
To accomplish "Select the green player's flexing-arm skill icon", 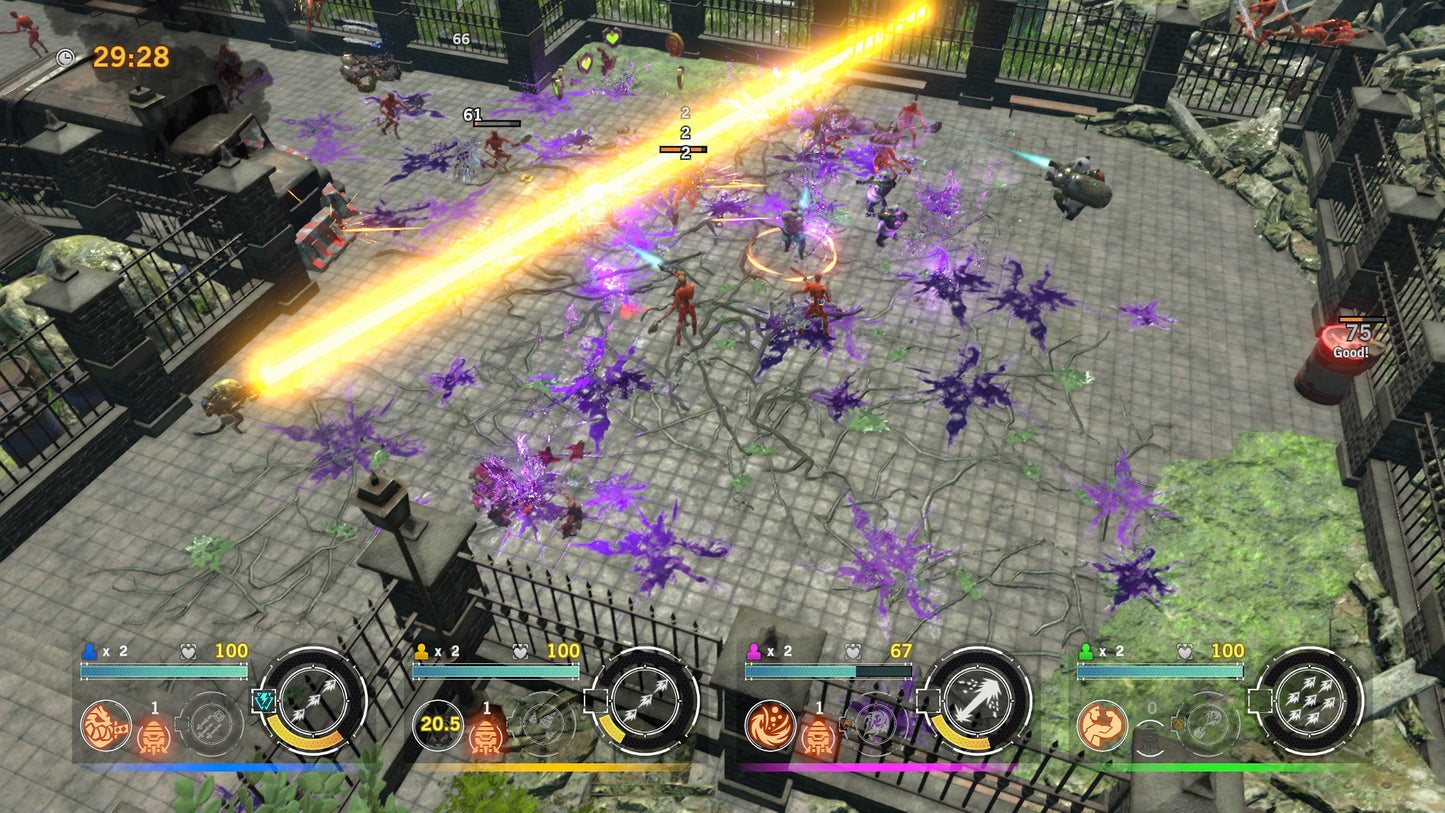I will [x=1100, y=727].
